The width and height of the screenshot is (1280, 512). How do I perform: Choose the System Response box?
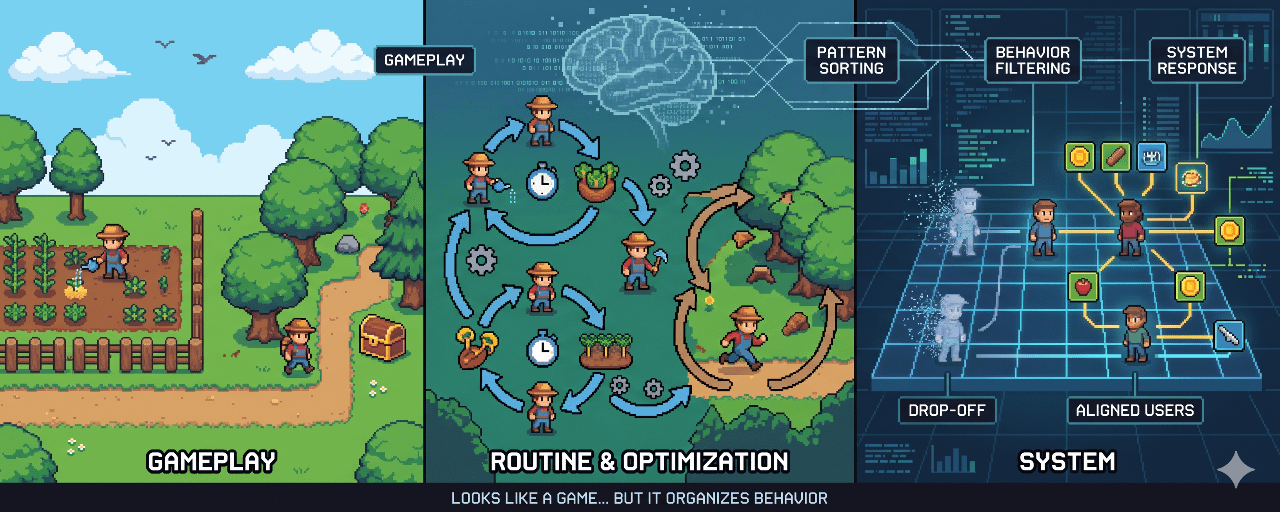point(1196,59)
